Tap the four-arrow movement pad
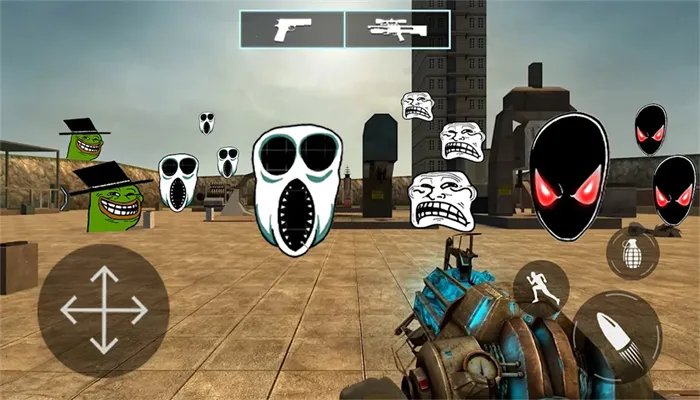The image size is (700, 400). (x=104, y=310)
